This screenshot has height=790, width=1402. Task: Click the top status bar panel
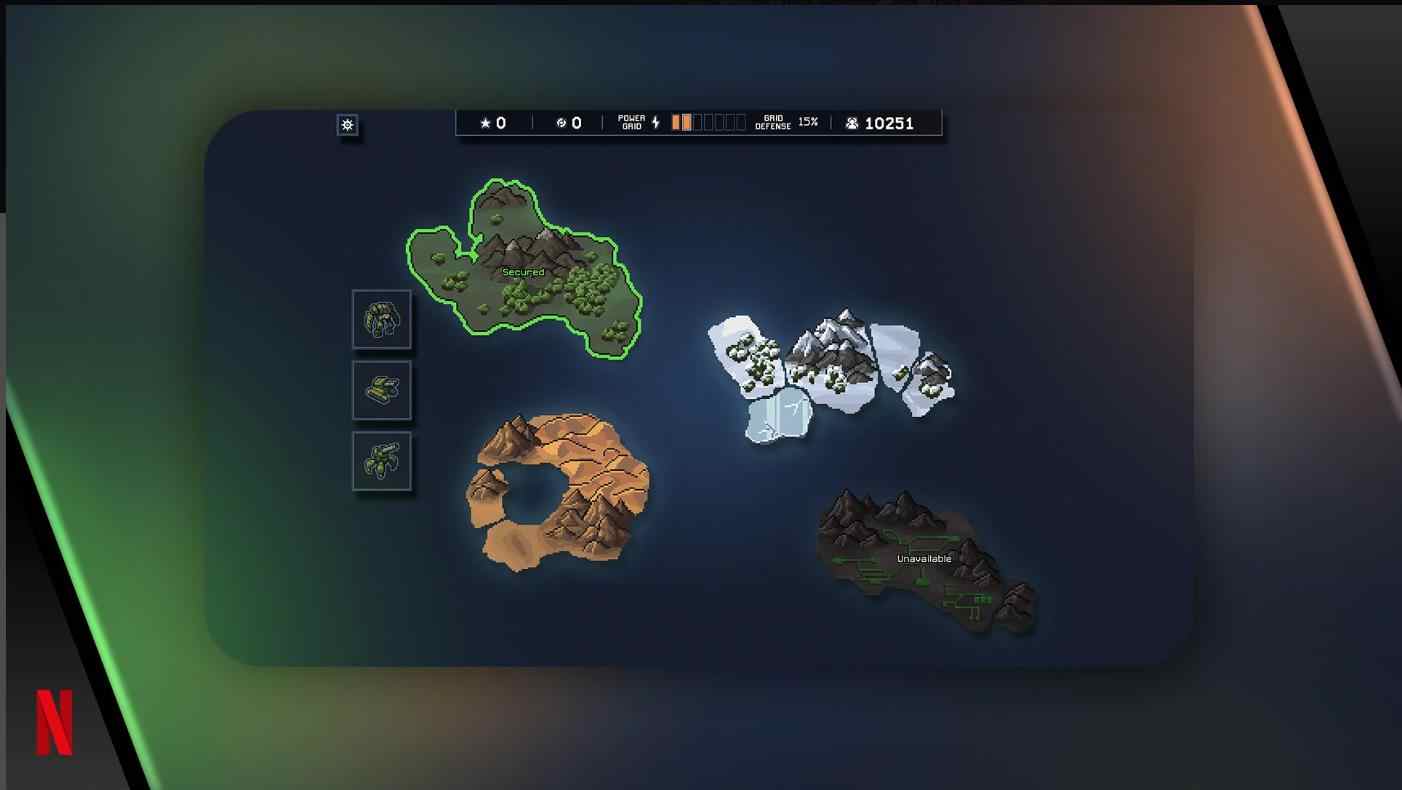pos(700,122)
